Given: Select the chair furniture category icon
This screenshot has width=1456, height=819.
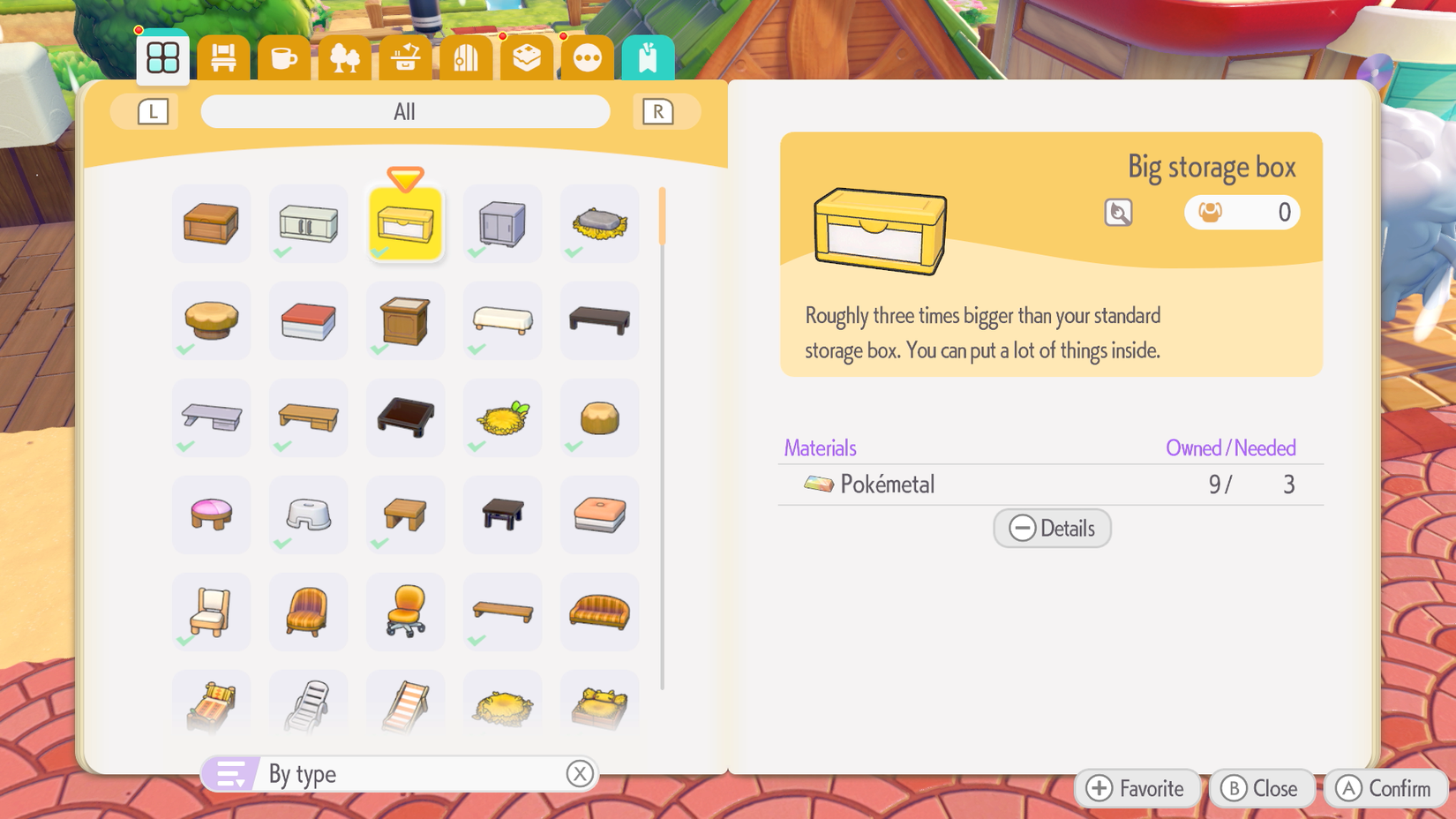Looking at the screenshot, I should tap(223, 56).
